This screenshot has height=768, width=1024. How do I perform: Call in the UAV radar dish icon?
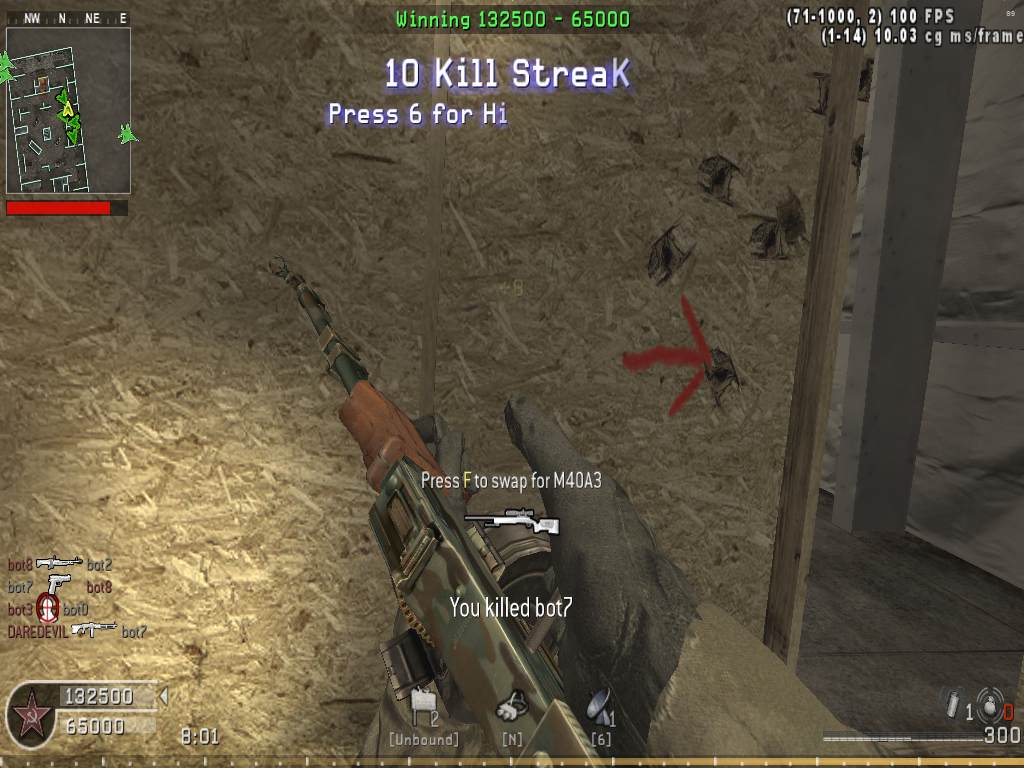pyautogui.click(x=597, y=705)
